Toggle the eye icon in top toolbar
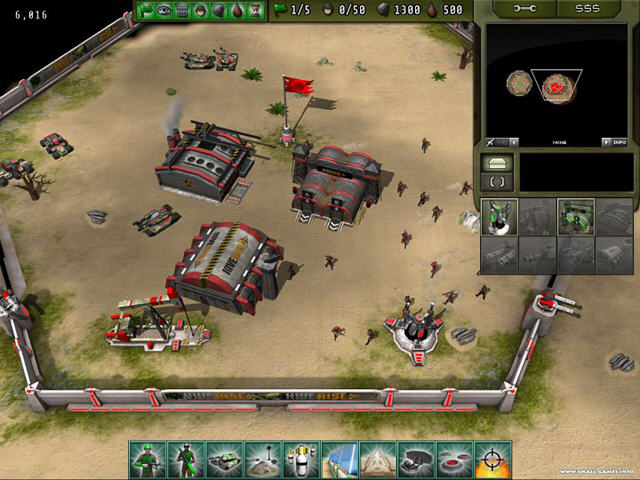 coord(166,10)
